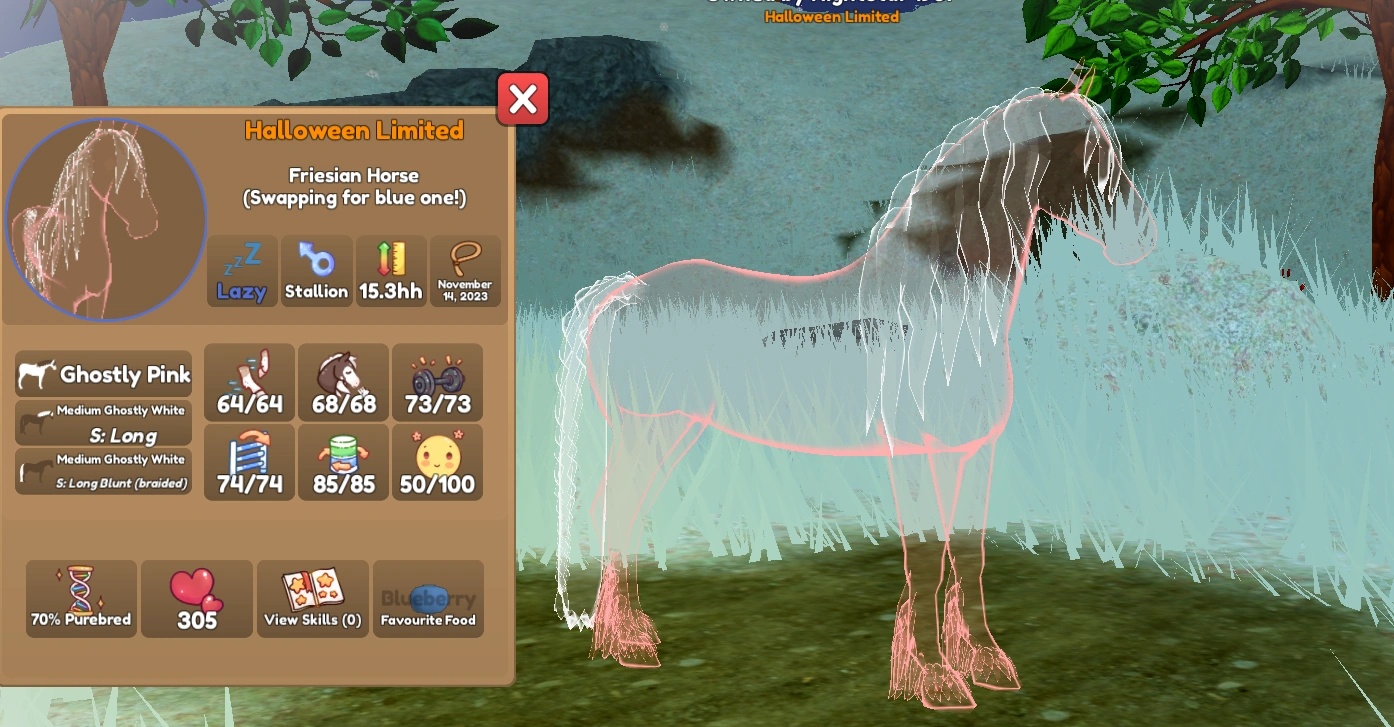Image resolution: width=1394 pixels, height=727 pixels.
Task: Click the blueberry Favourite Food icon
Action: tap(428, 598)
